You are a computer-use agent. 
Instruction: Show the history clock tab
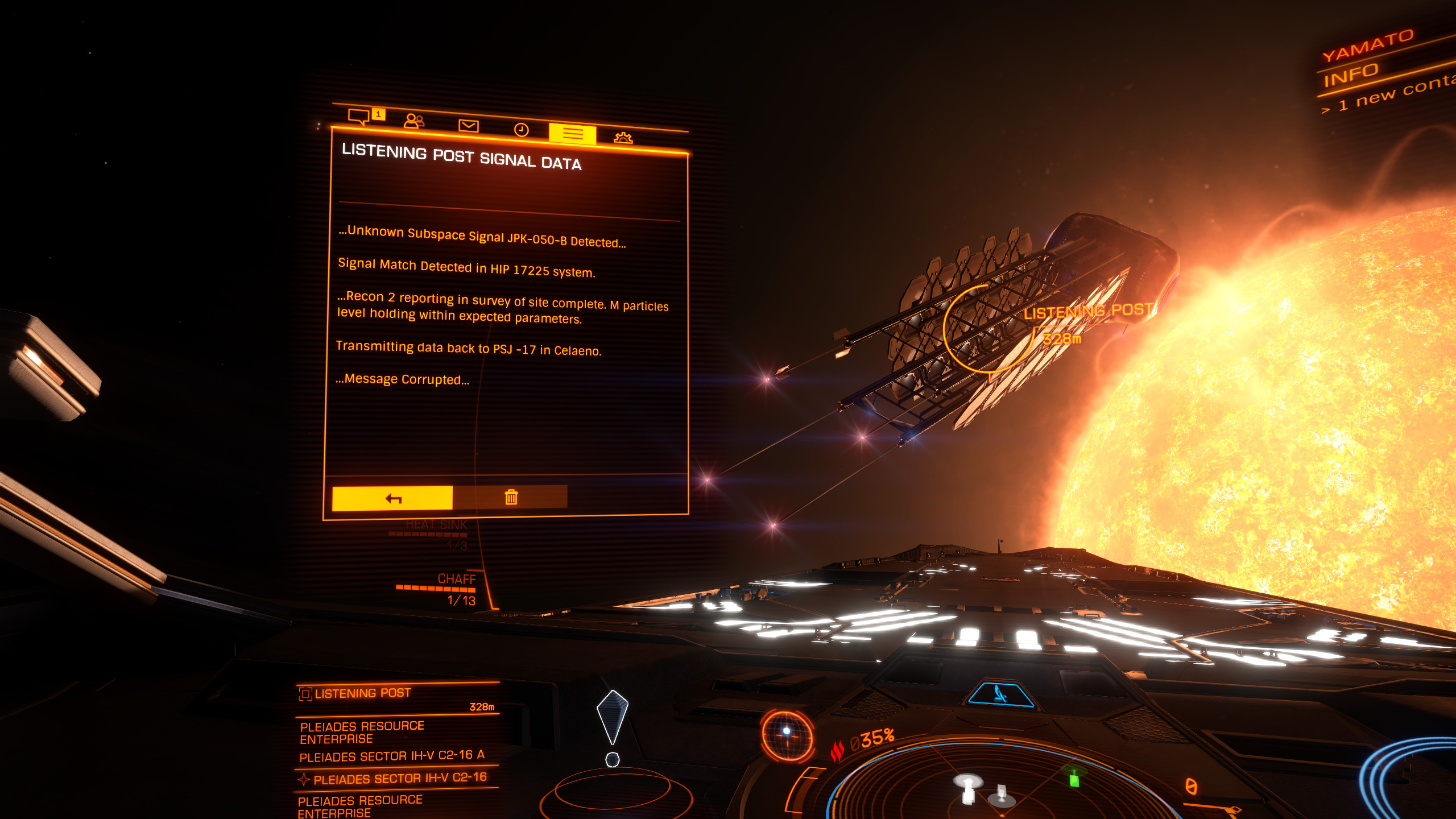click(521, 130)
